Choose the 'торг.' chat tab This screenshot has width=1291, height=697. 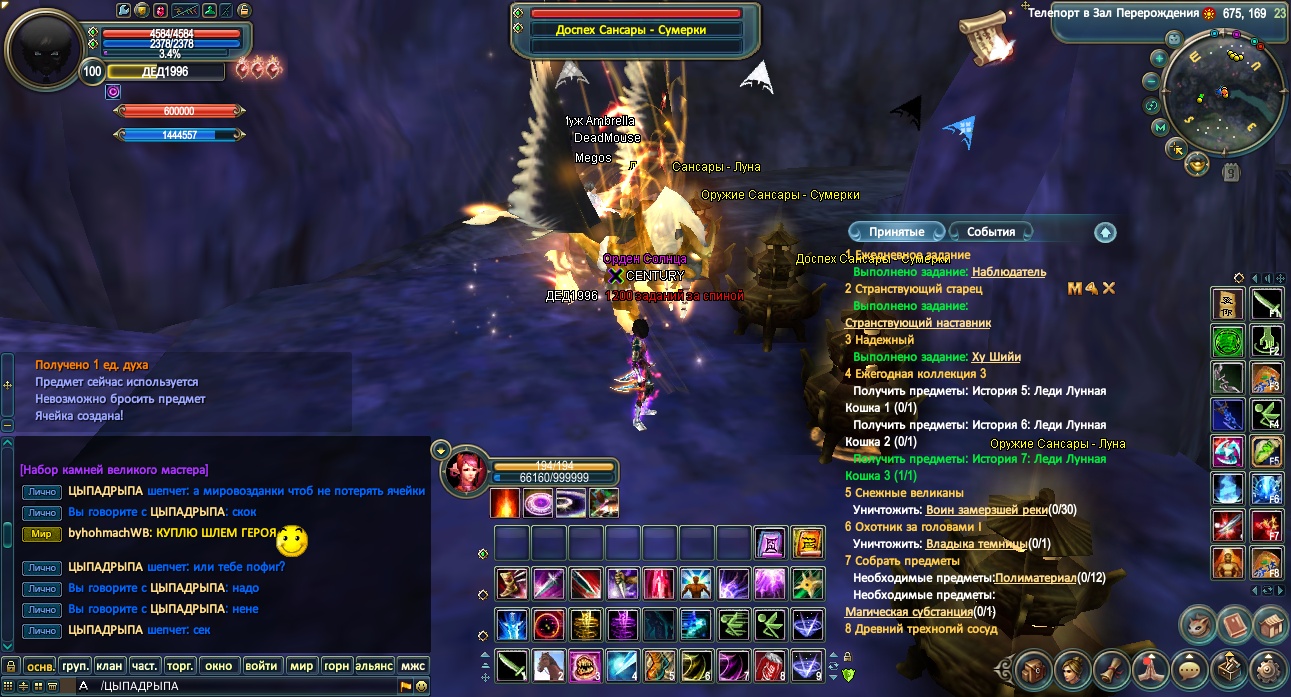(180, 665)
